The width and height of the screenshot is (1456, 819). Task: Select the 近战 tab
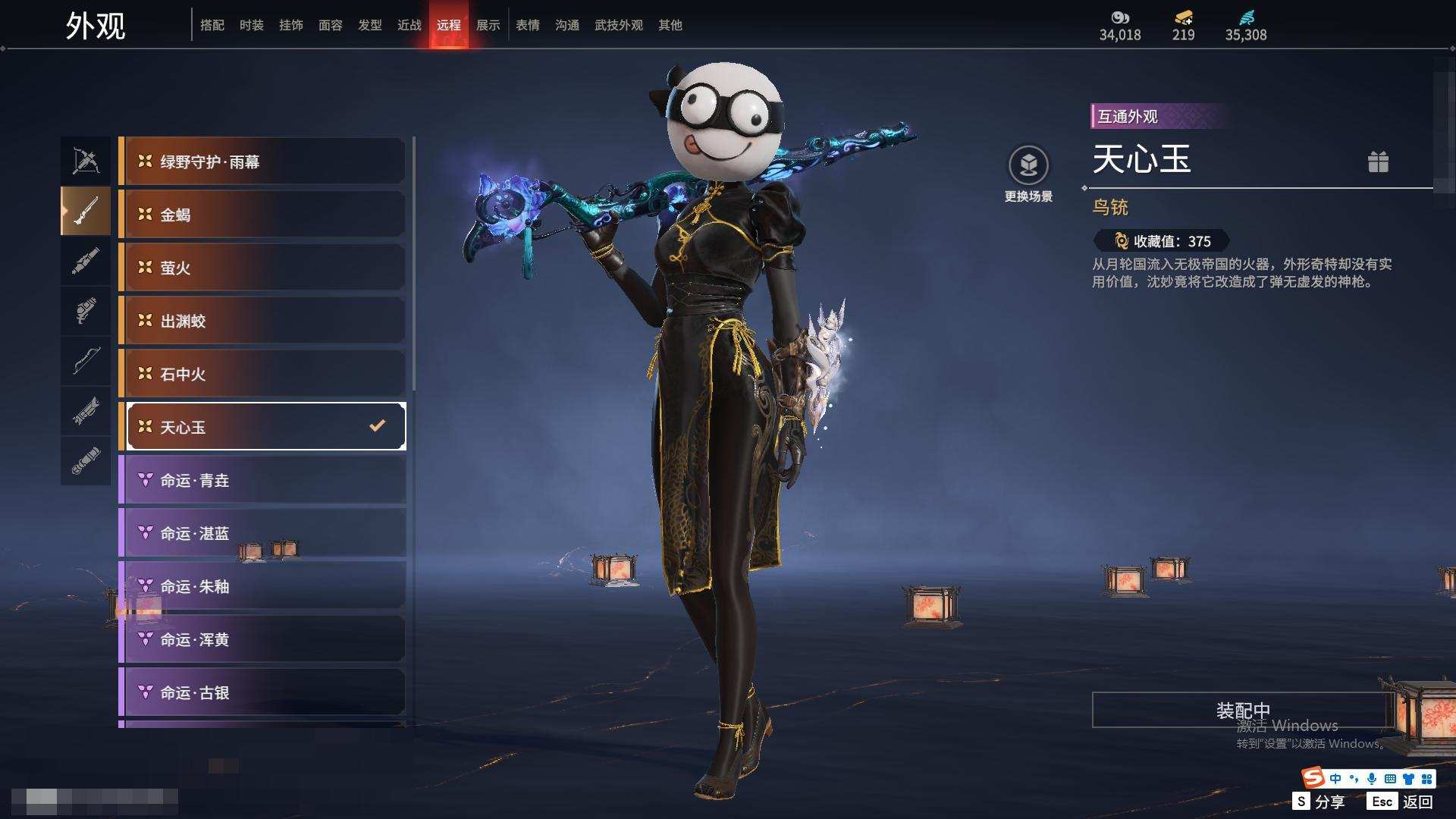point(409,25)
